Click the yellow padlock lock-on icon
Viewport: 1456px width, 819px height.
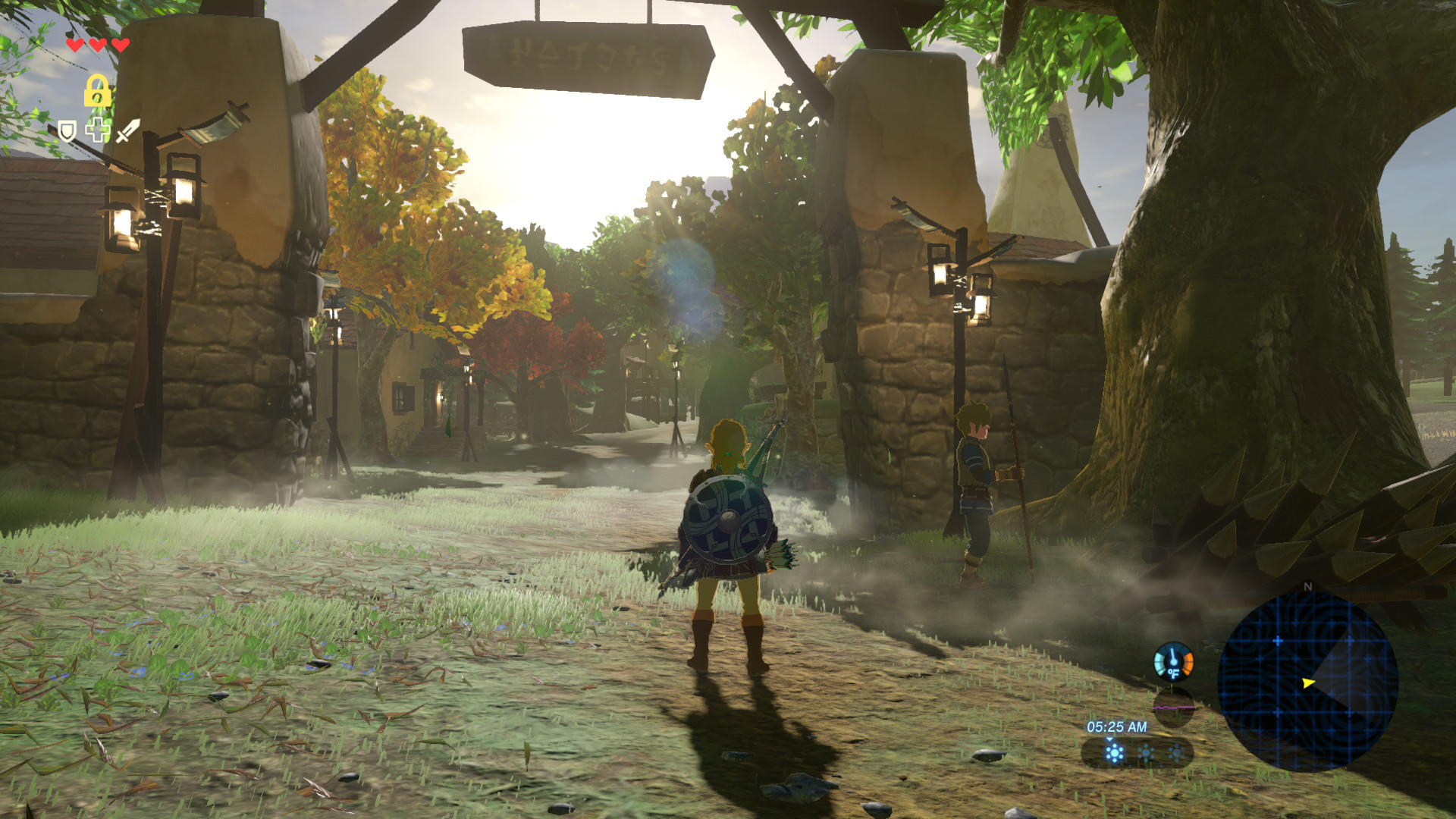pos(97,90)
